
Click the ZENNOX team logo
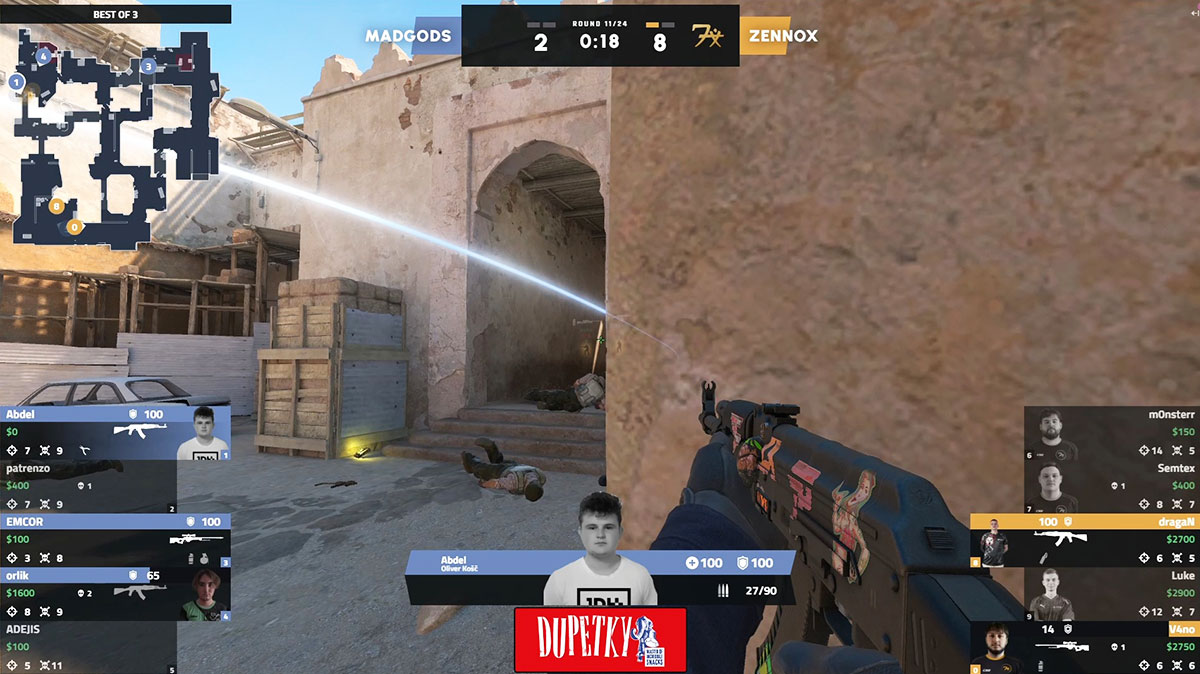point(709,37)
